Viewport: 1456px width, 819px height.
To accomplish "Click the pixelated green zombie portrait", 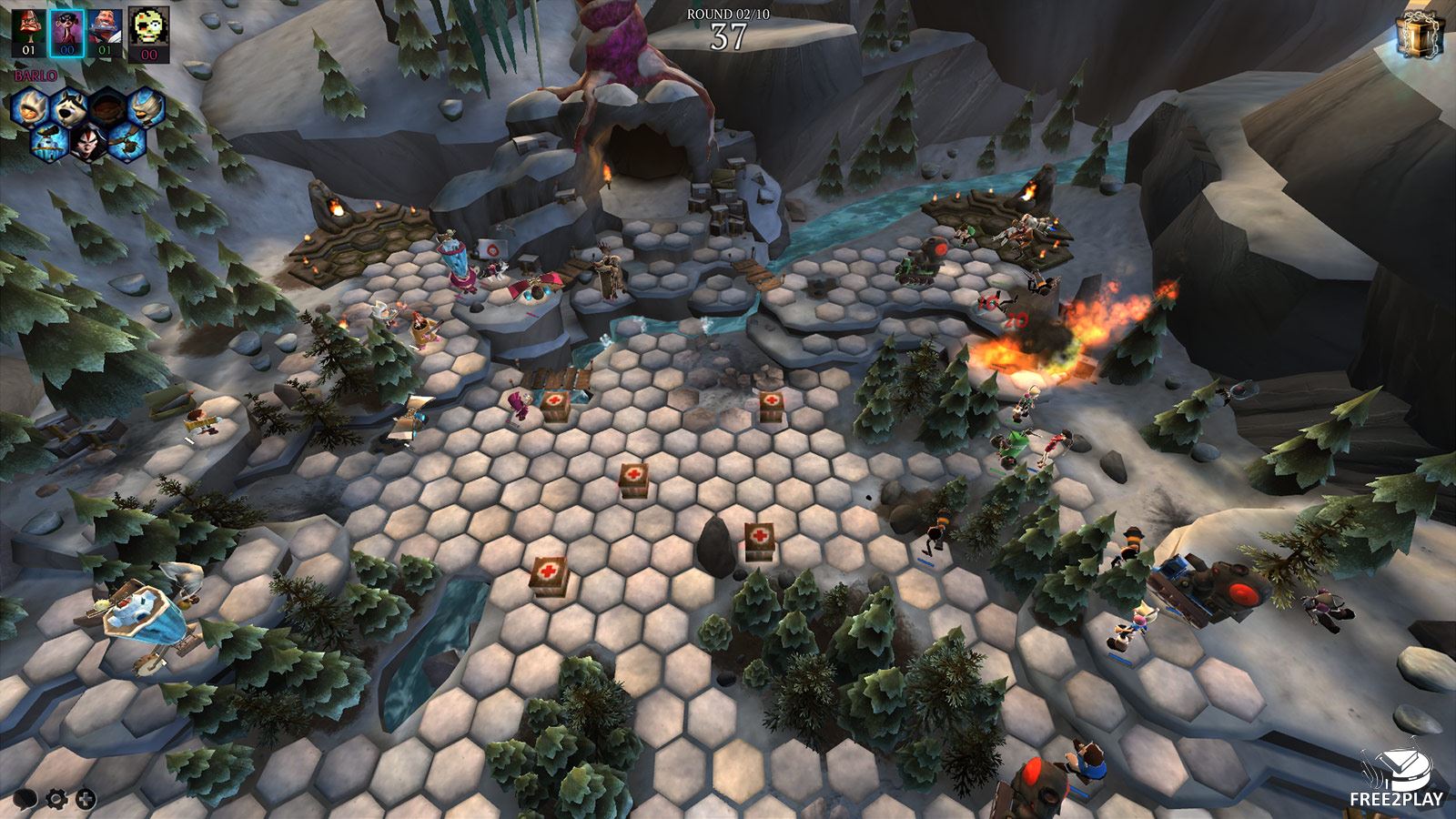I will point(148,27).
